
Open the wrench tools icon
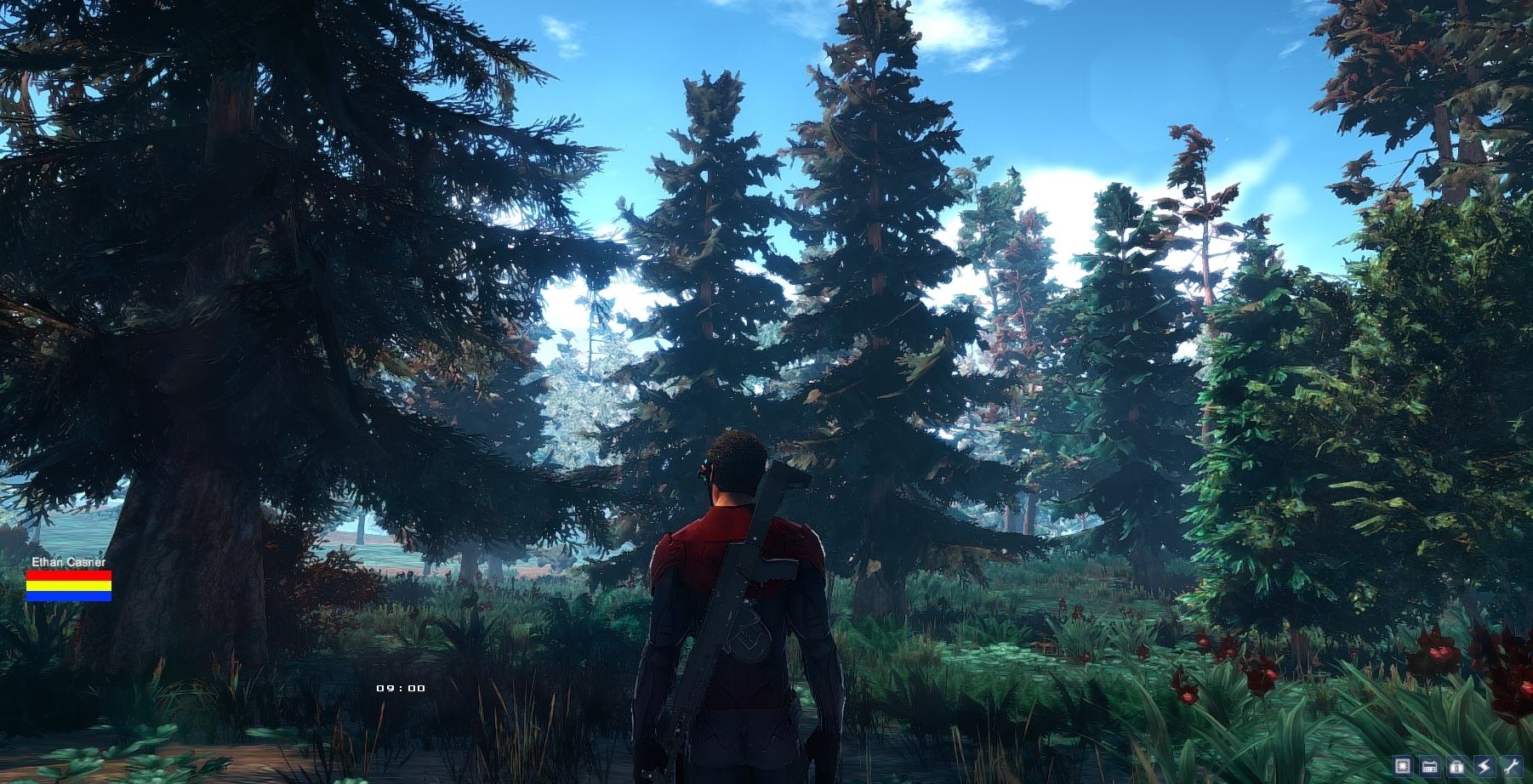(1512, 766)
